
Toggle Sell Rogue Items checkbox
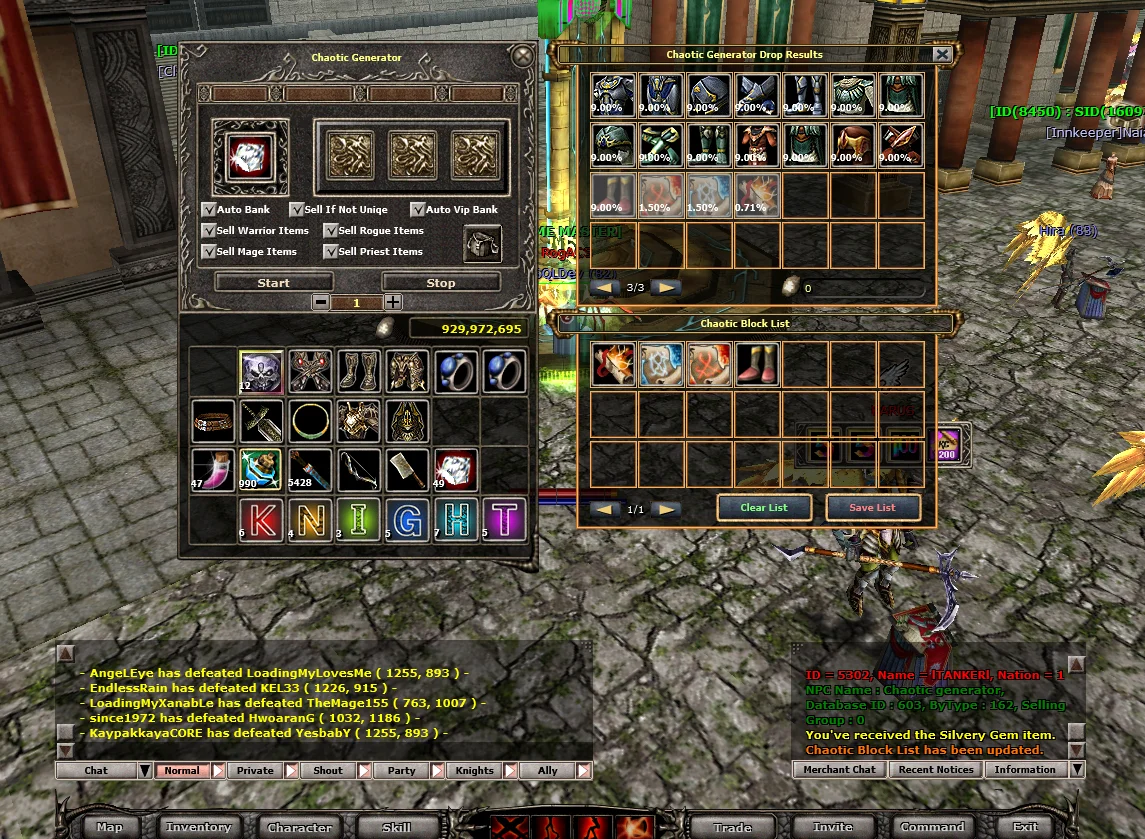(331, 231)
